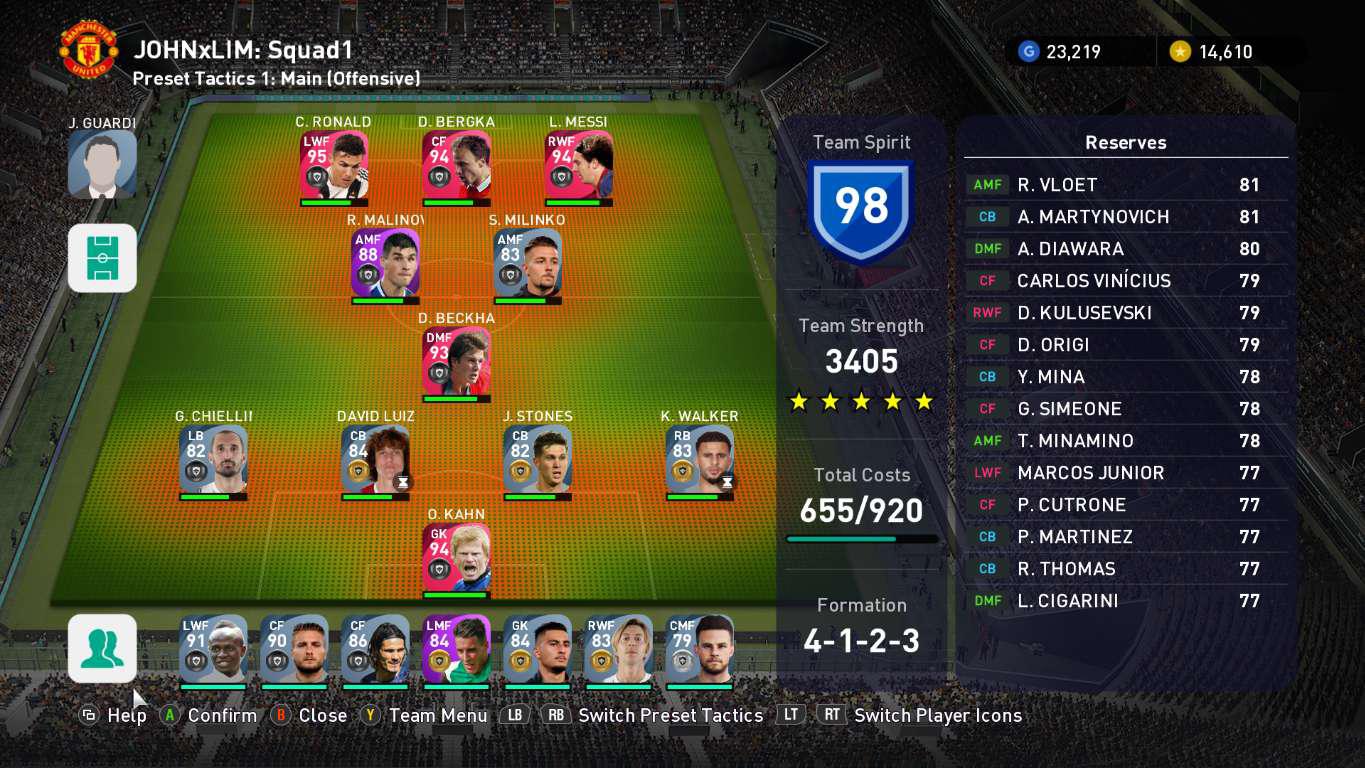Click D. Beckham's DMF card
This screenshot has width=1365, height=768.
pyautogui.click(x=456, y=362)
